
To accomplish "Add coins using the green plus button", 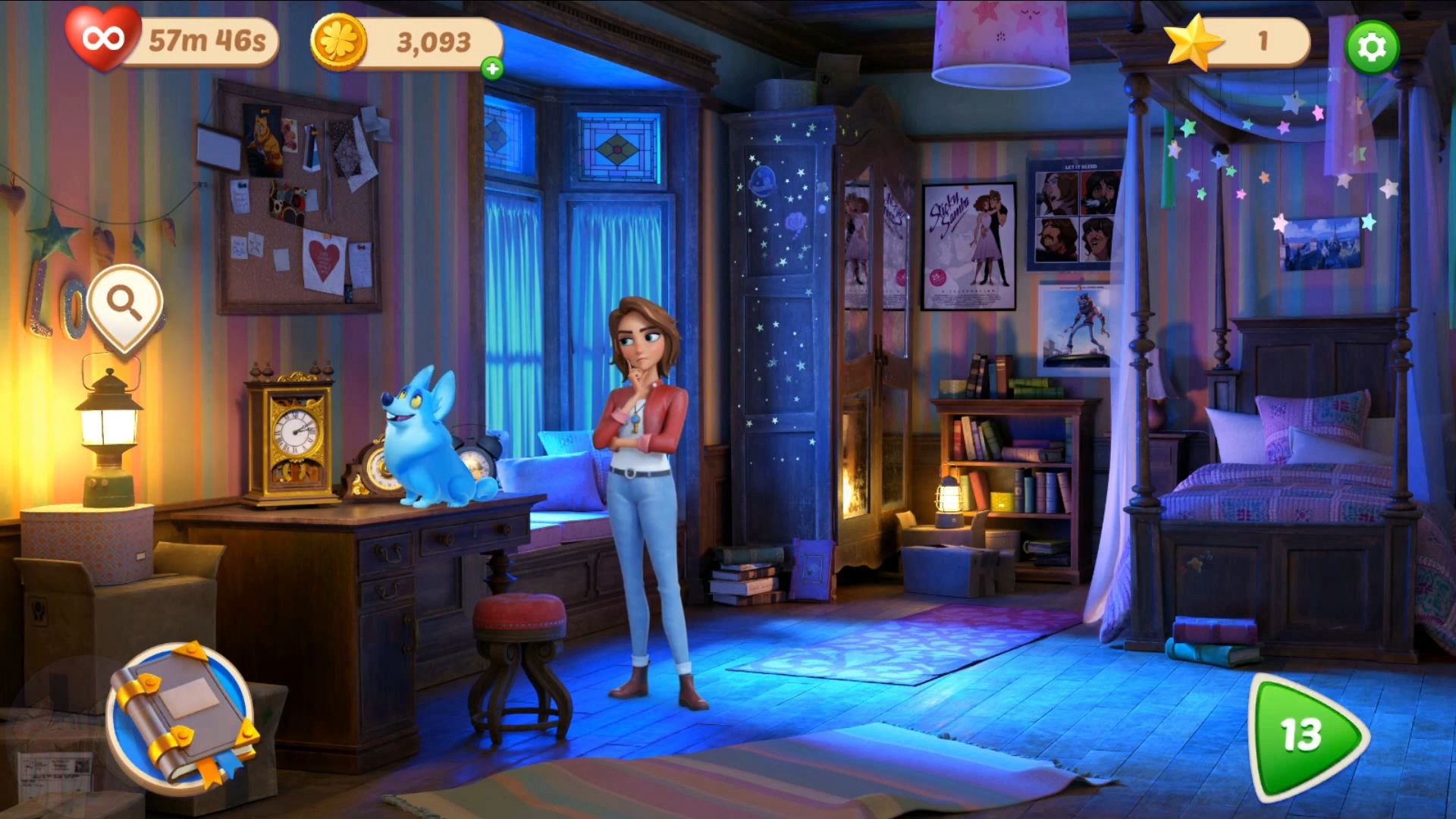I will point(492,69).
